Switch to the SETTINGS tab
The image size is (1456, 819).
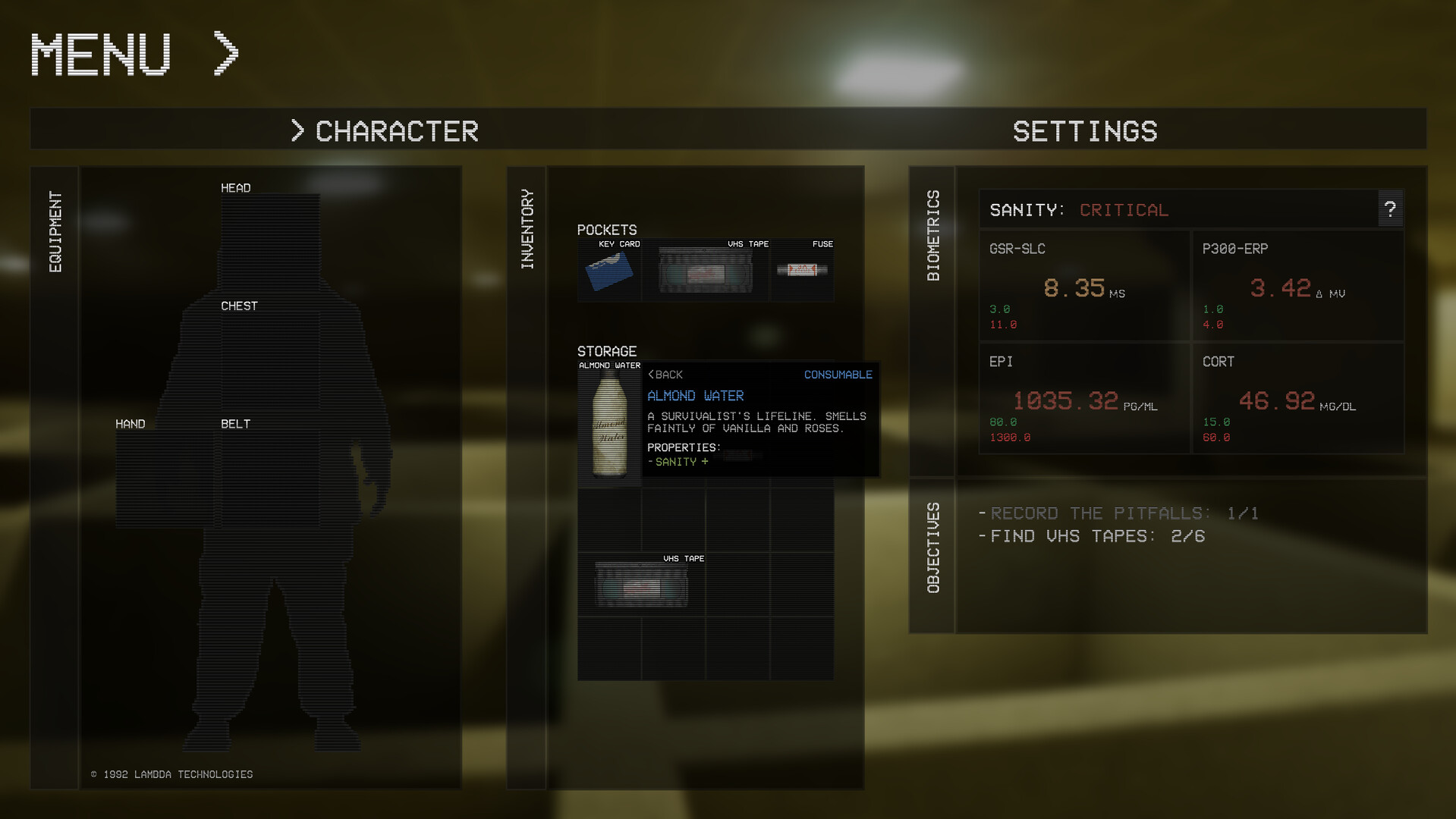[1085, 130]
